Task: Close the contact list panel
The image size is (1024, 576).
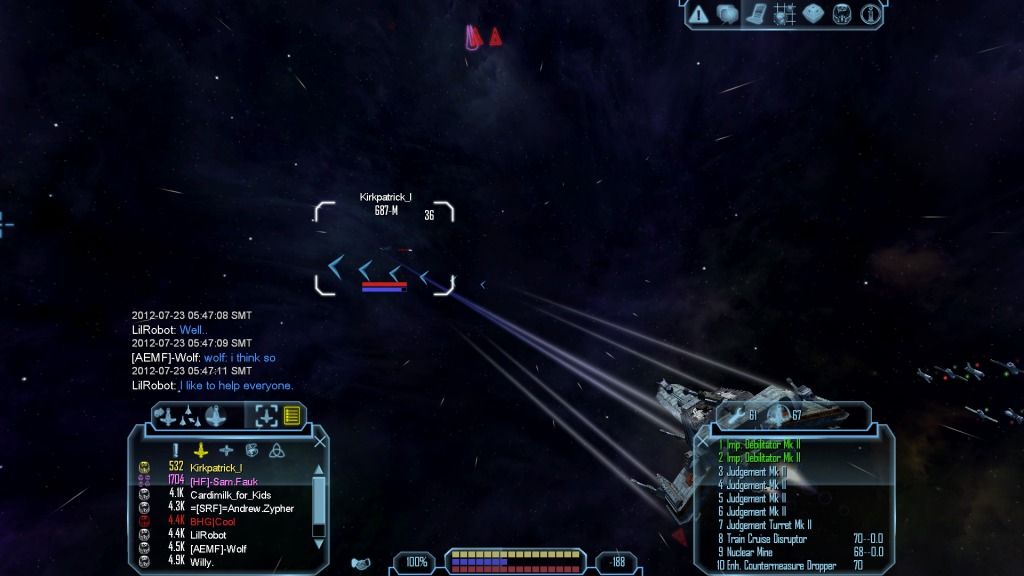Action: (x=320, y=441)
